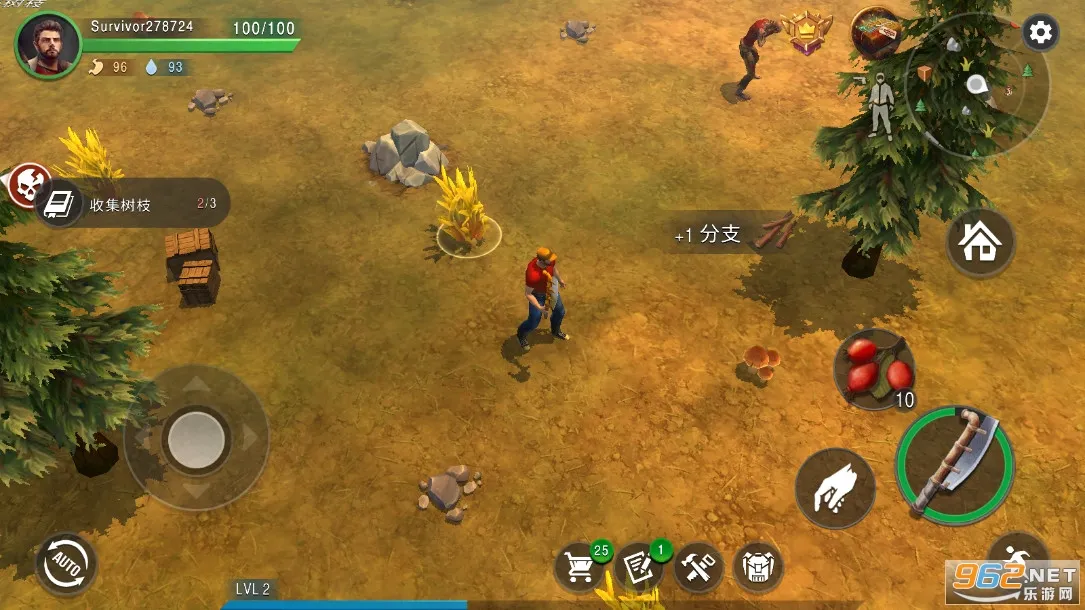The height and width of the screenshot is (610, 1085).
Task: Tap the red skull icon
Action: (28, 184)
